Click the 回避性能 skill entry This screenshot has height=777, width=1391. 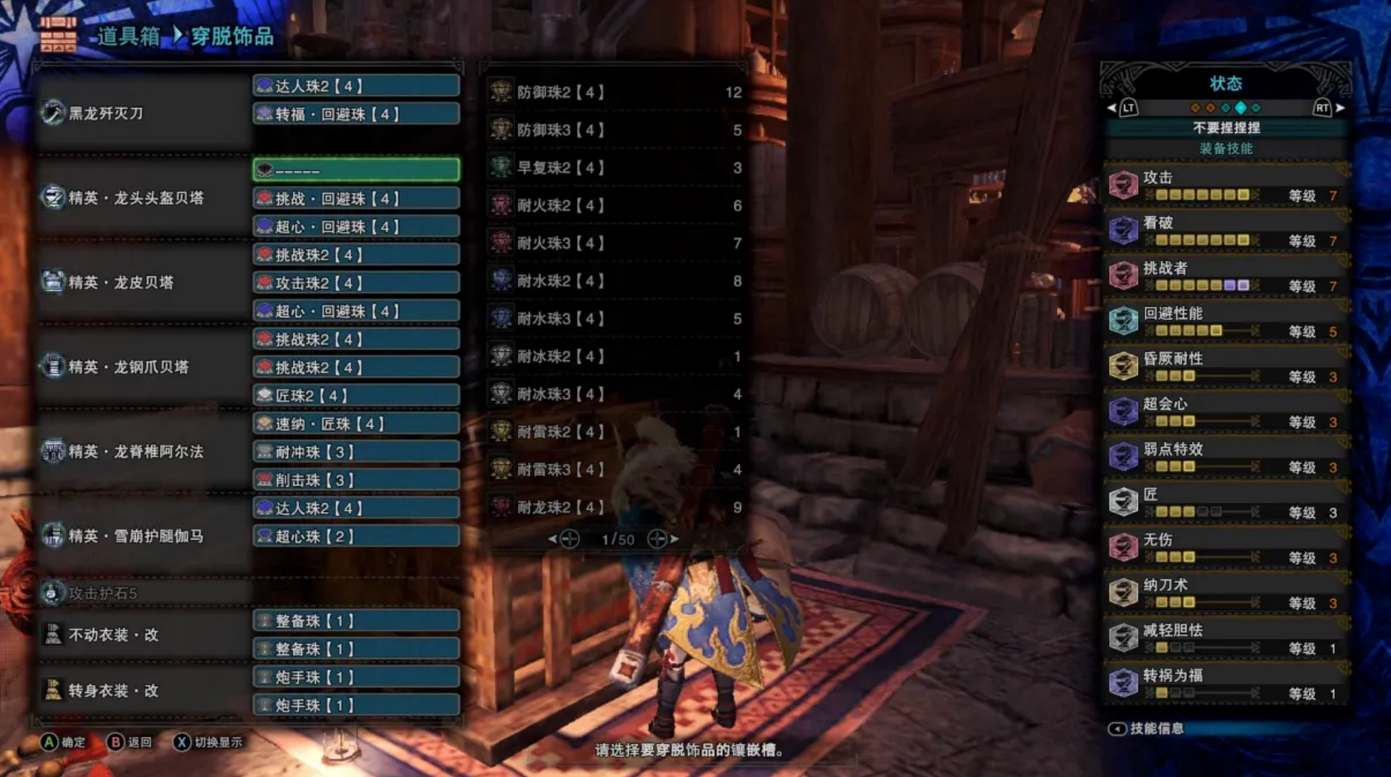(x=1226, y=322)
